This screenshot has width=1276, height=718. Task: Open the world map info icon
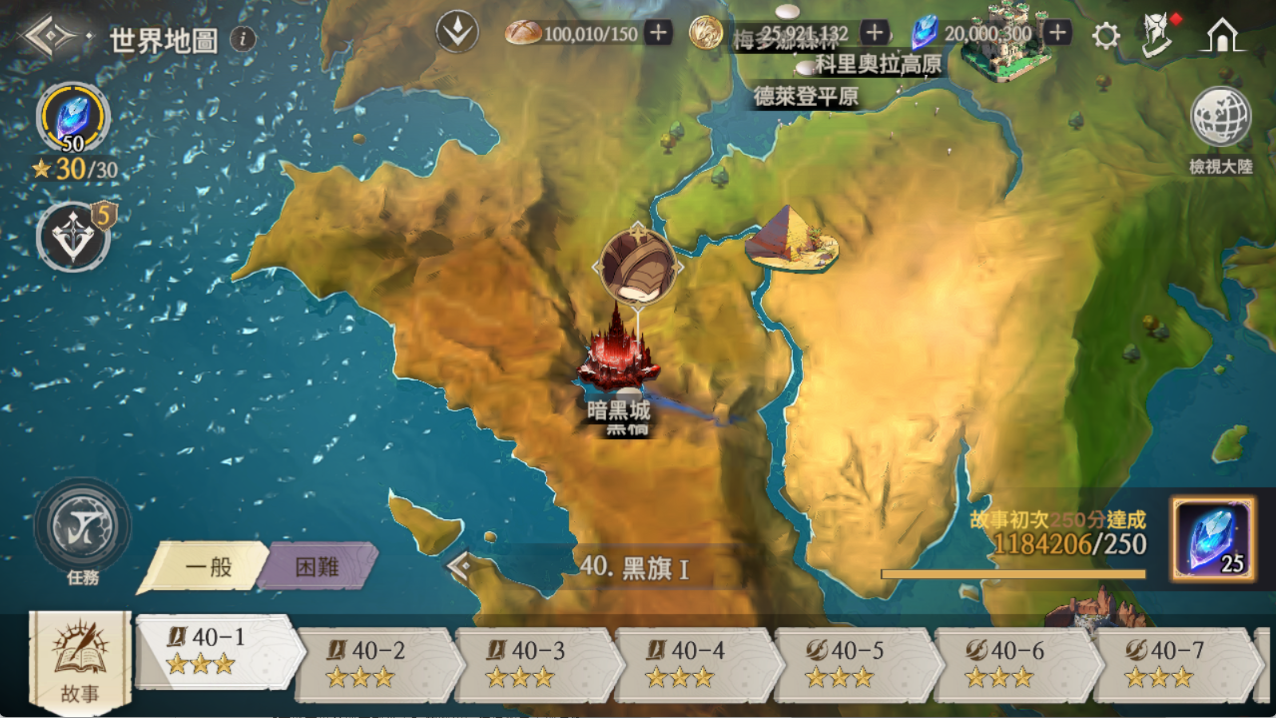[x=242, y=39]
